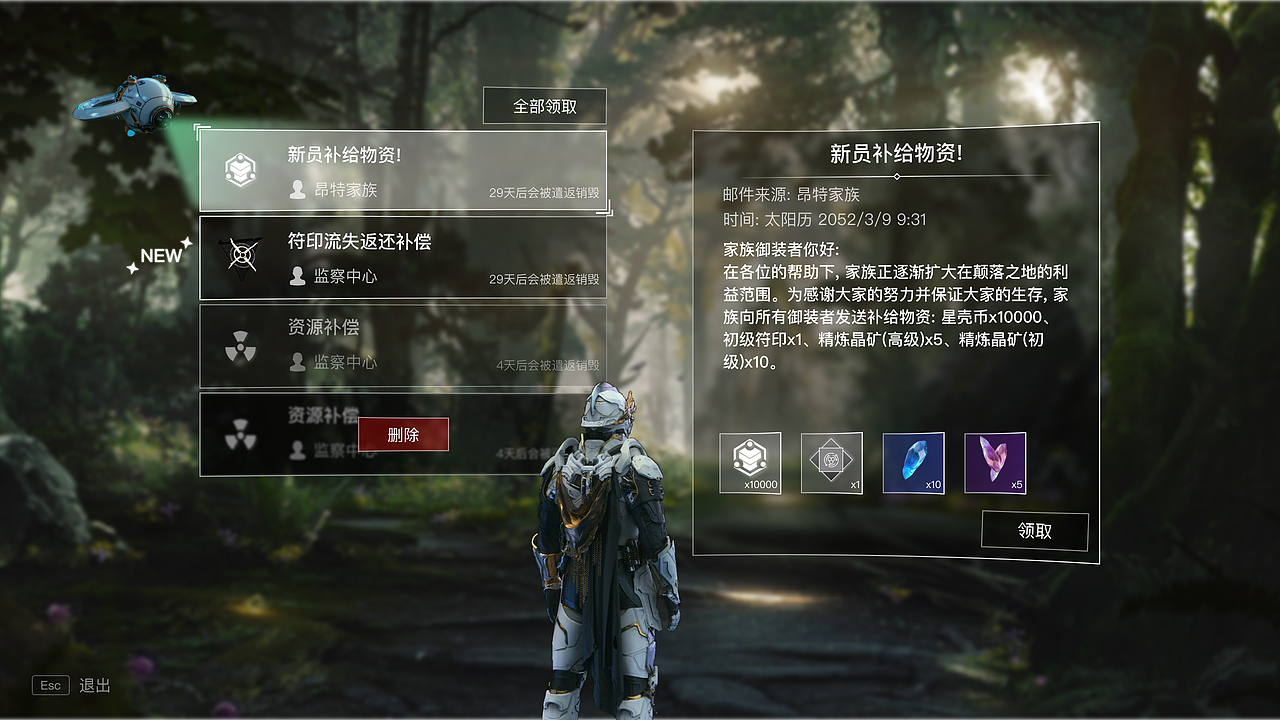The height and width of the screenshot is (720, 1280).
Task: Click the 领取 button to claim rewards
Action: (x=1034, y=530)
